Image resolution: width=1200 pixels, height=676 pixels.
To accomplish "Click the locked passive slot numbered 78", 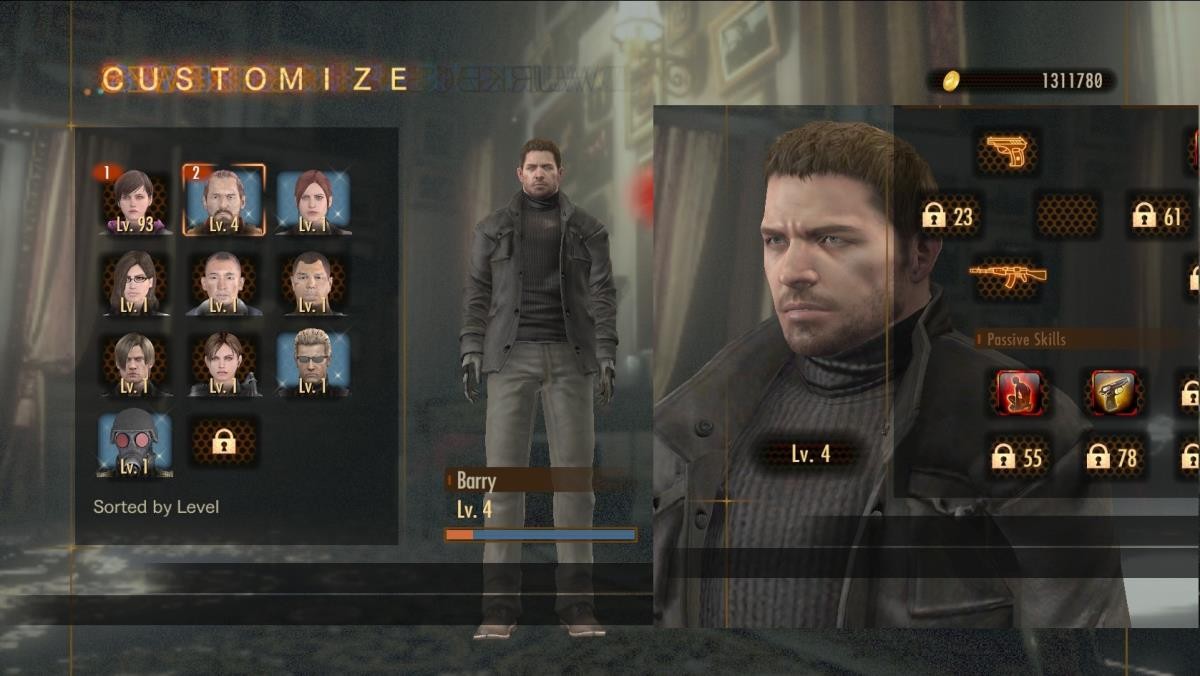I will tap(1113, 458).
